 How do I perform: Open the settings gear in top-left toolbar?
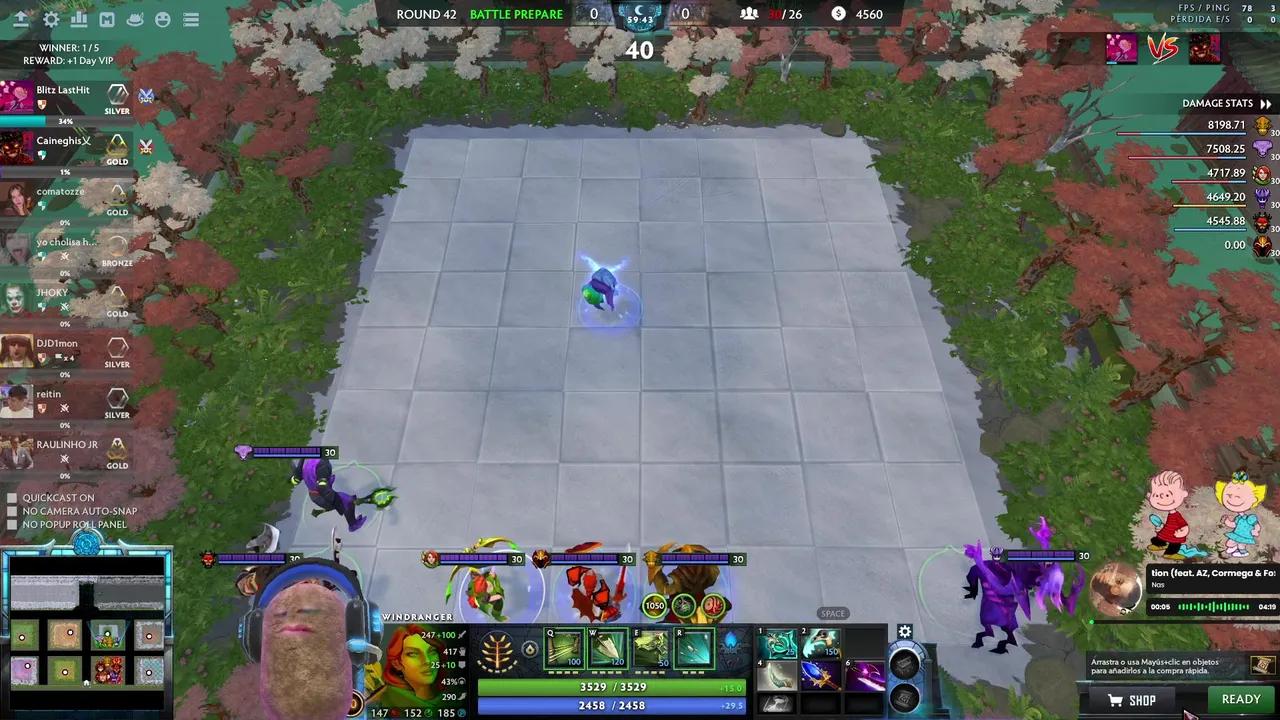(x=50, y=19)
